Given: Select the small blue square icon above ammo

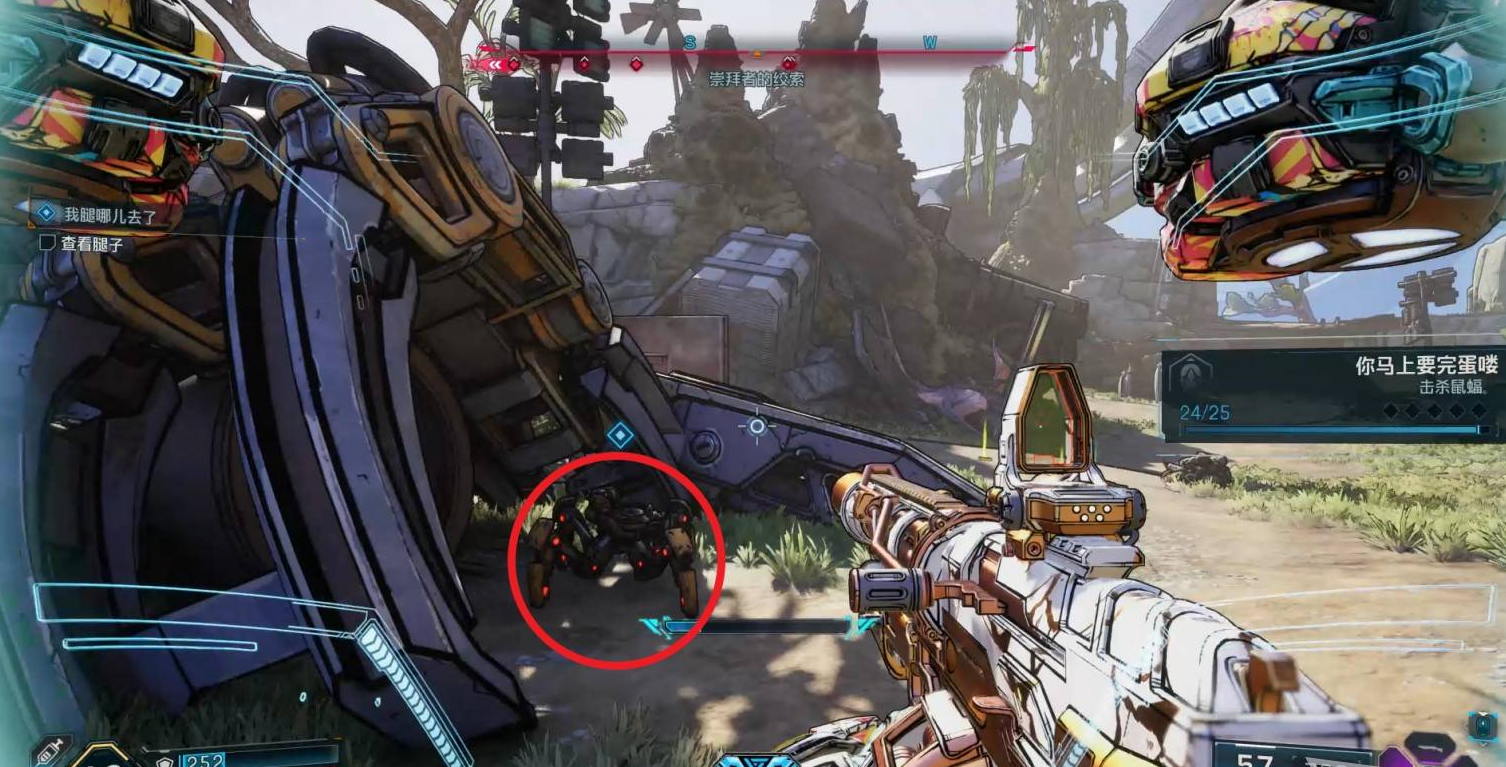Looking at the screenshot, I should 1481,725.
